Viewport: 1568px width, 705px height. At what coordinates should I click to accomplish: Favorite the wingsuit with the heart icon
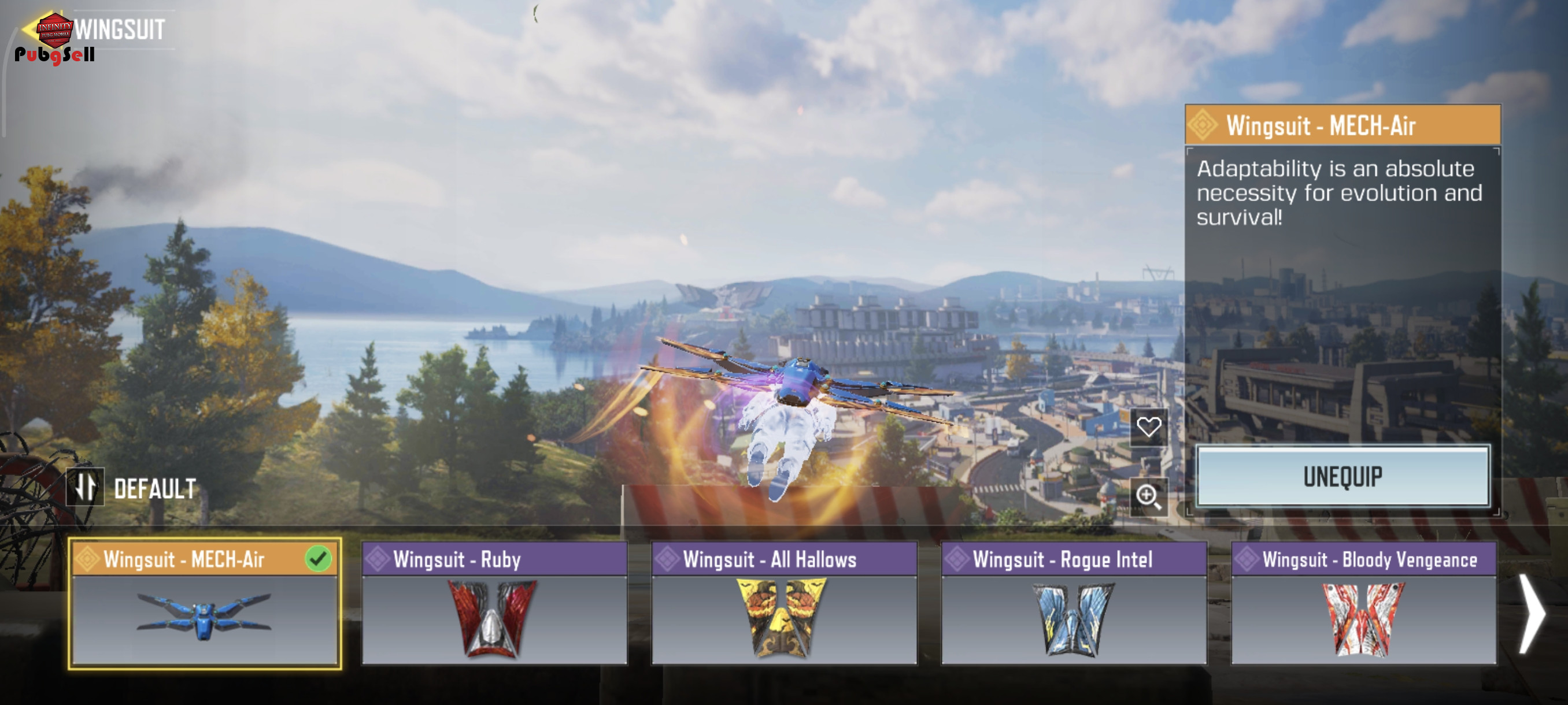pos(1148,427)
